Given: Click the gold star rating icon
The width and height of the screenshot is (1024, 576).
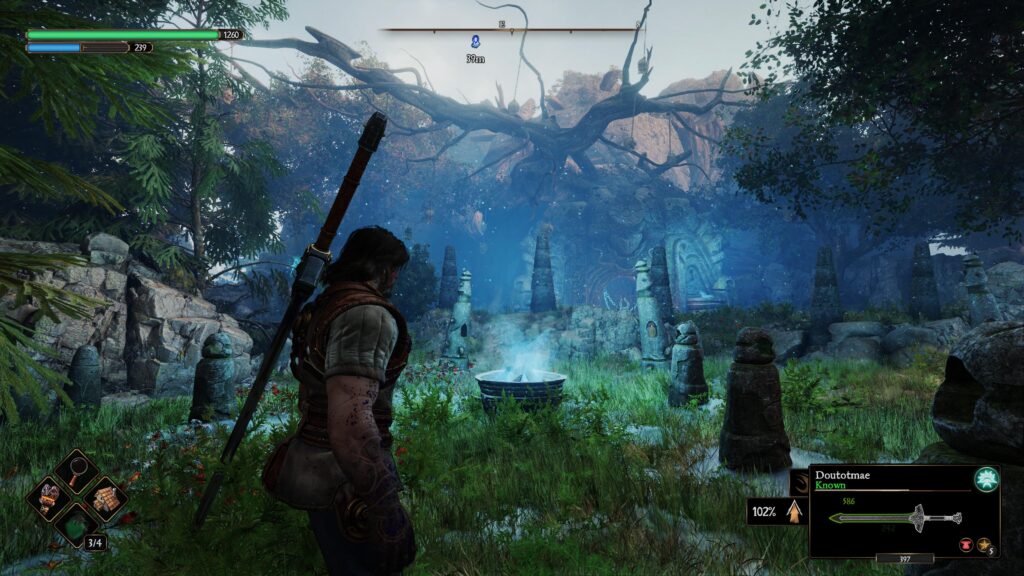Looking at the screenshot, I should 984,544.
